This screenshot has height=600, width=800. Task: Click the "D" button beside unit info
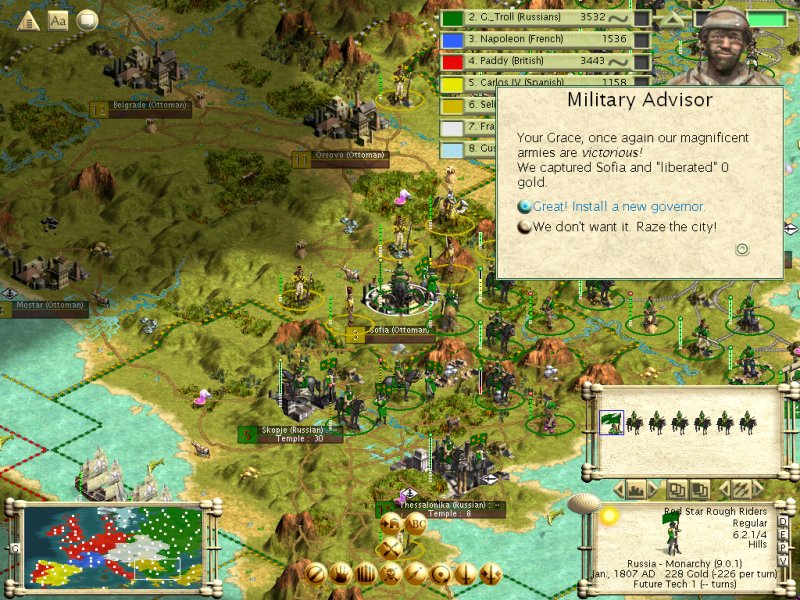(782, 523)
